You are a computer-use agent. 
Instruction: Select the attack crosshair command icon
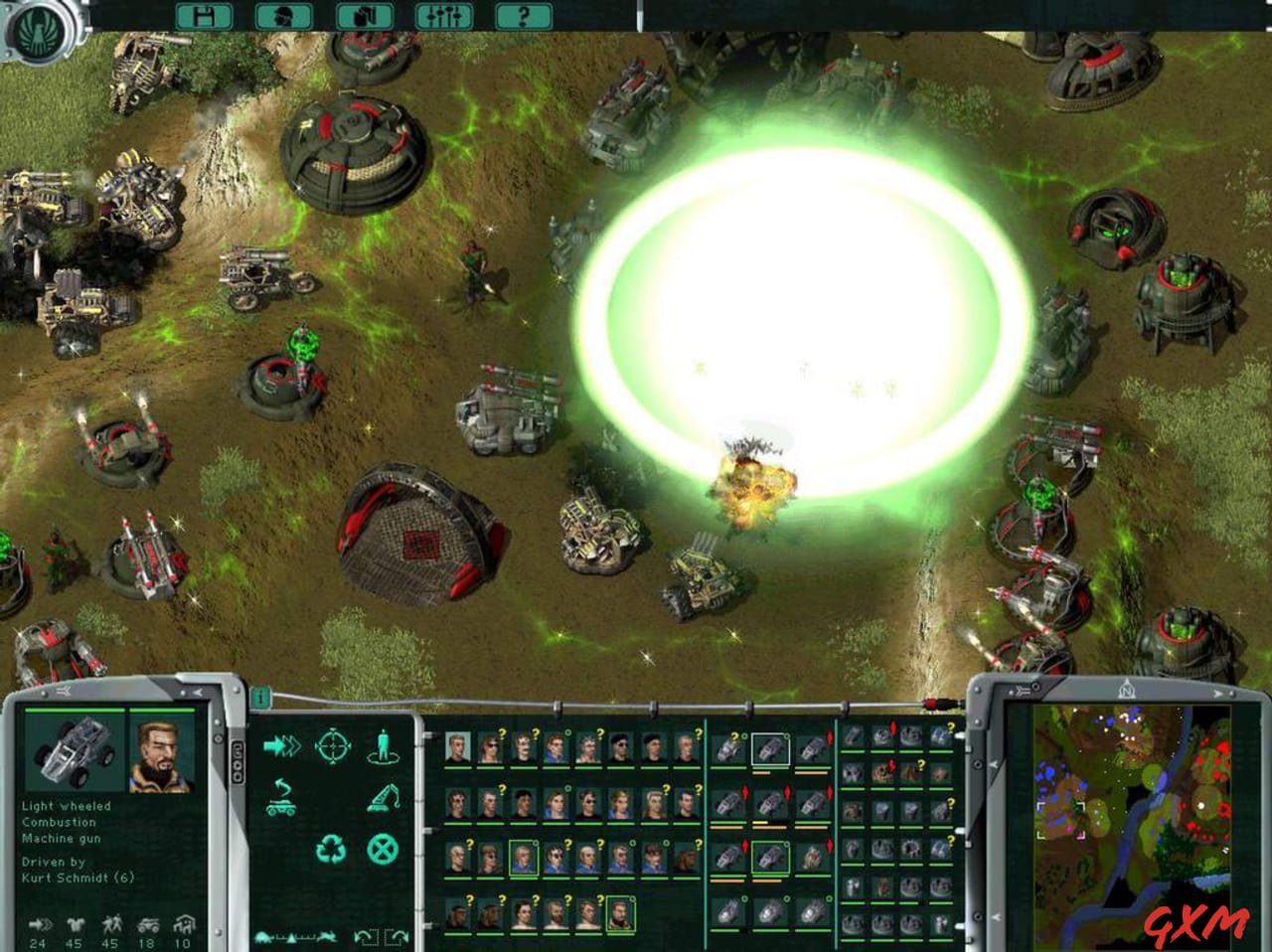point(332,745)
